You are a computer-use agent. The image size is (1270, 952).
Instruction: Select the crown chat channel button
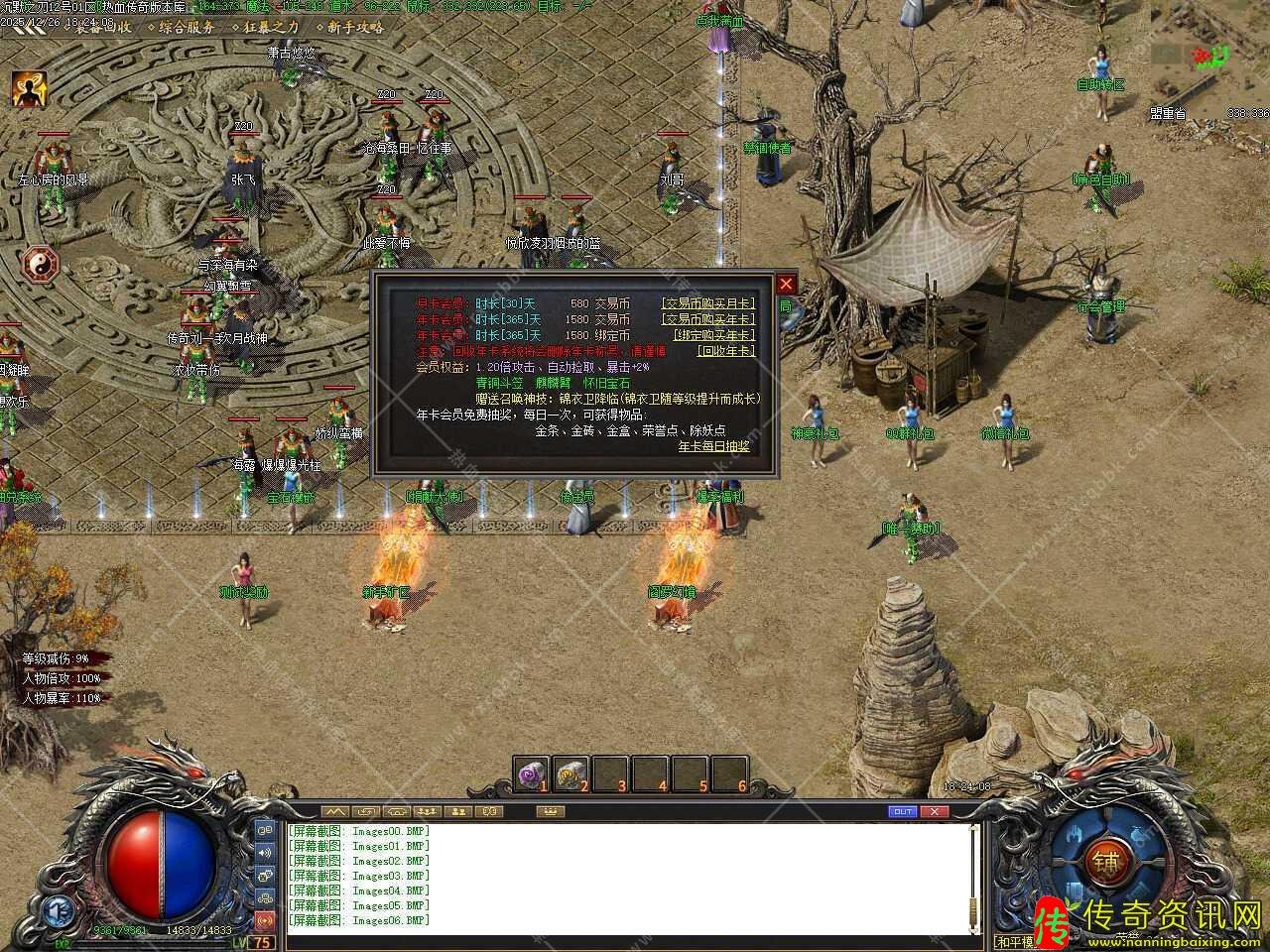[x=549, y=811]
